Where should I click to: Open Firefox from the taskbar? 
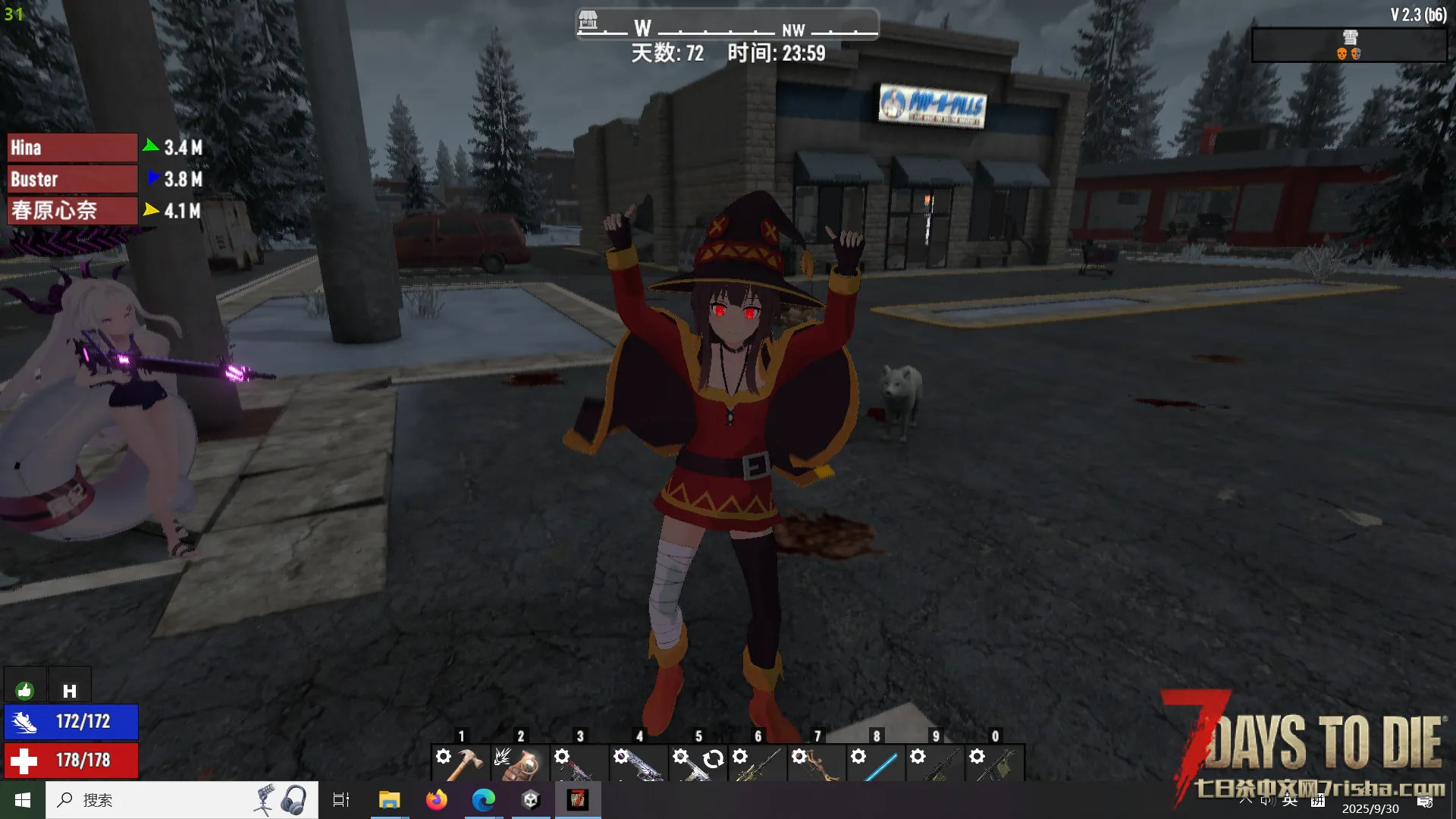click(436, 800)
